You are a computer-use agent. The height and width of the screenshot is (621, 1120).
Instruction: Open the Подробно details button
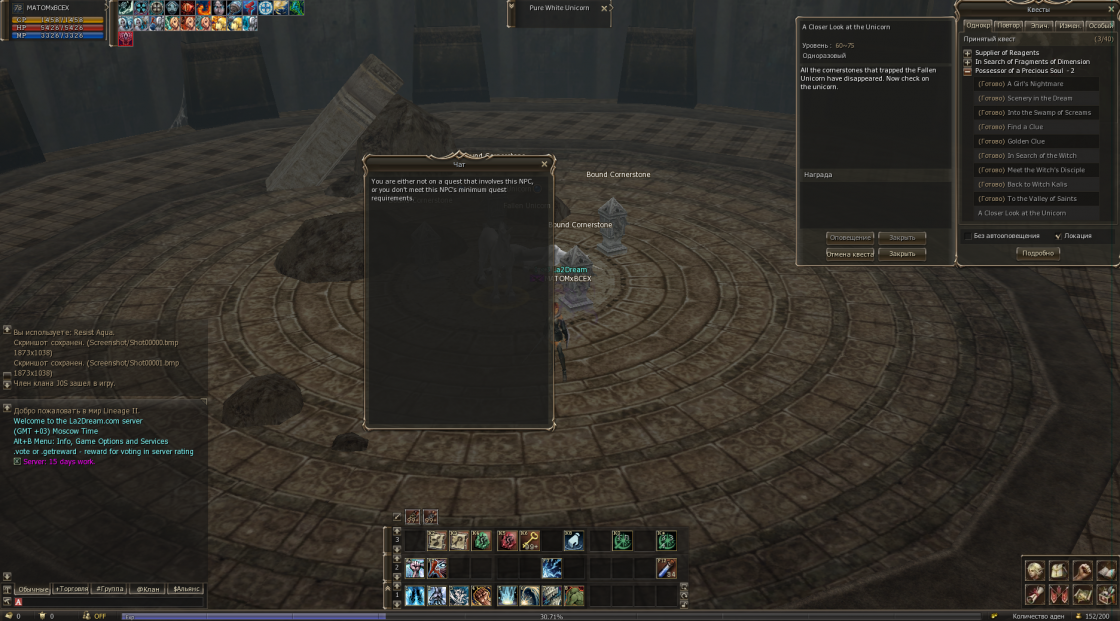[x=1037, y=253]
